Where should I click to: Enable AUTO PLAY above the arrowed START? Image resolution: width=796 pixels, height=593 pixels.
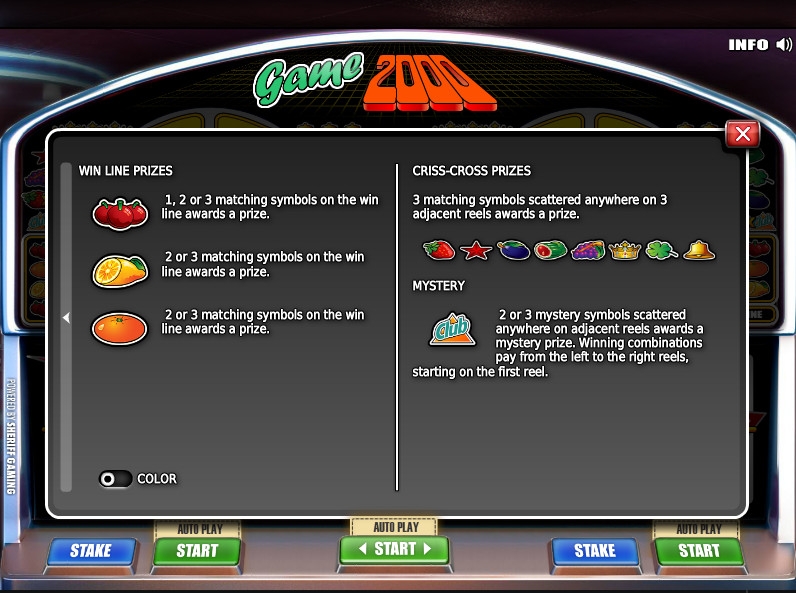coord(395,527)
